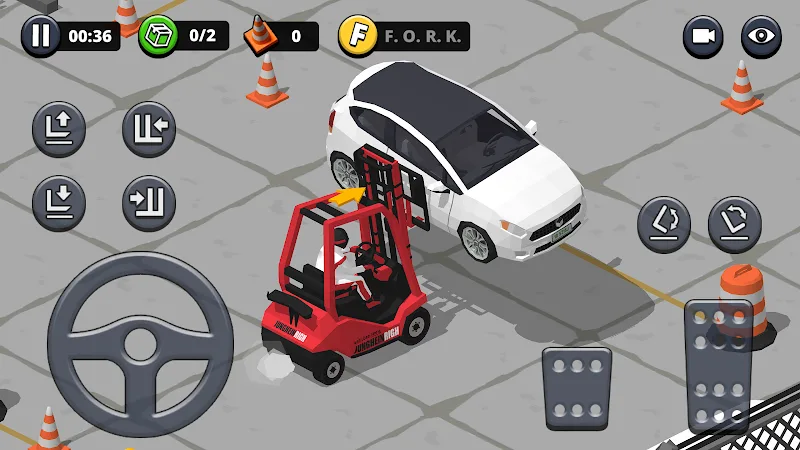Tap the fork right-arrow shift button
The height and width of the screenshot is (450, 800).
(x=149, y=201)
